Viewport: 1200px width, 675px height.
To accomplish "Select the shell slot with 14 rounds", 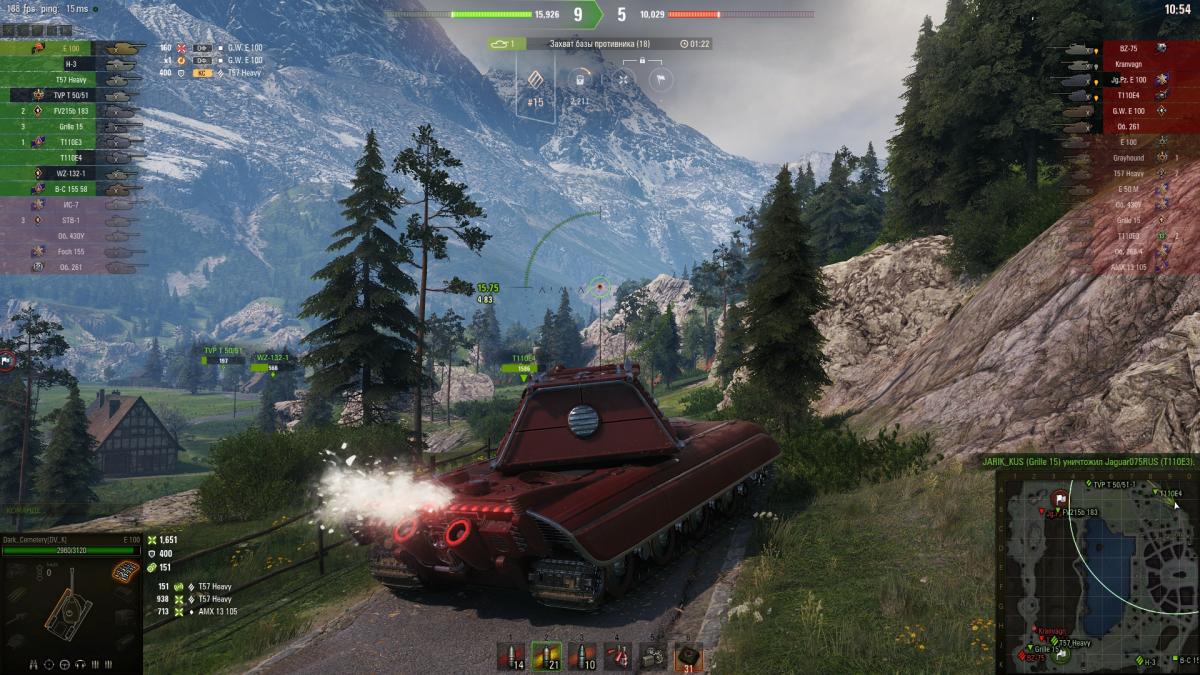I will (x=512, y=656).
